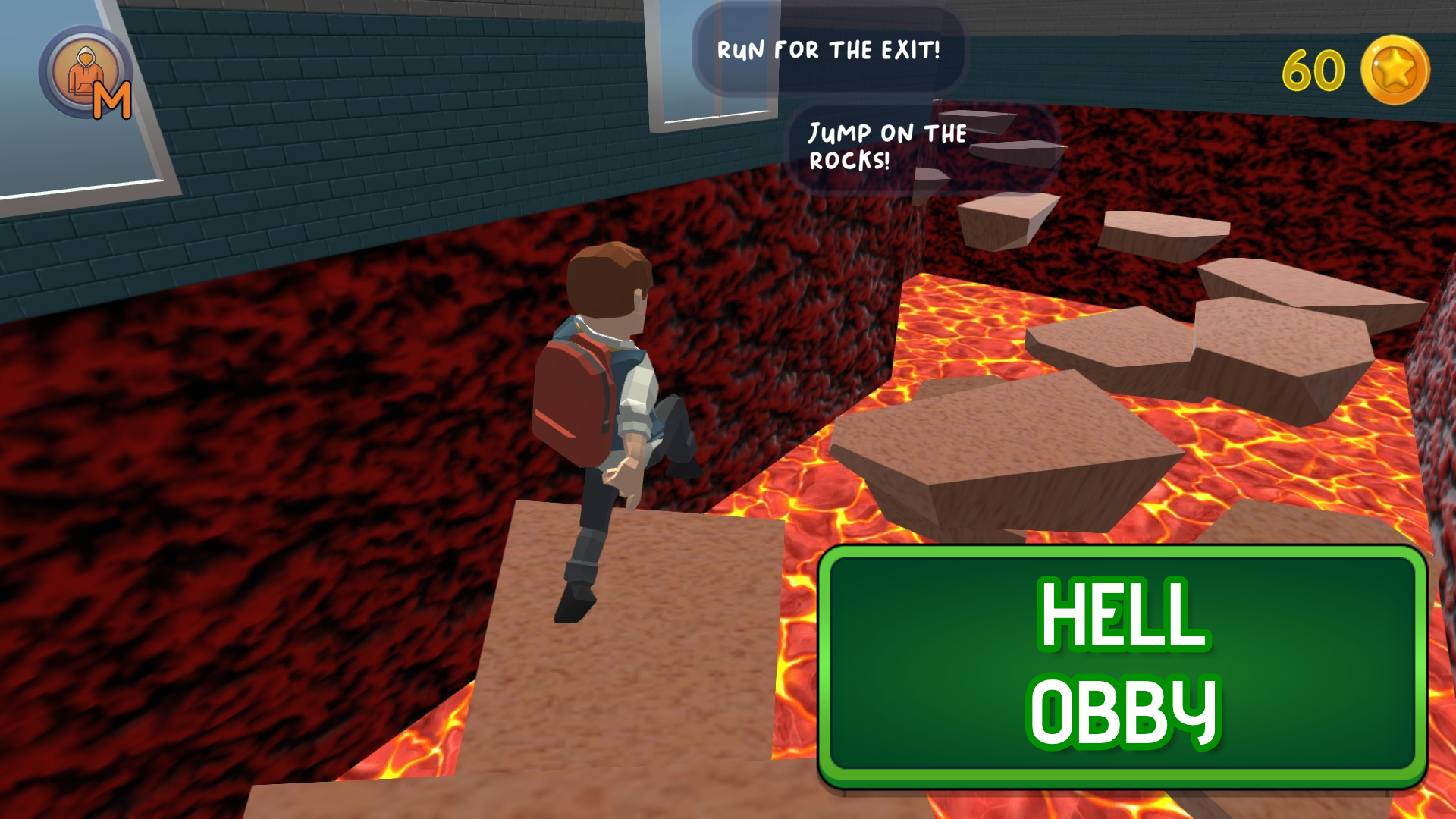
Task: Click the gold star coin icon
Action: pyautogui.click(x=1399, y=70)
